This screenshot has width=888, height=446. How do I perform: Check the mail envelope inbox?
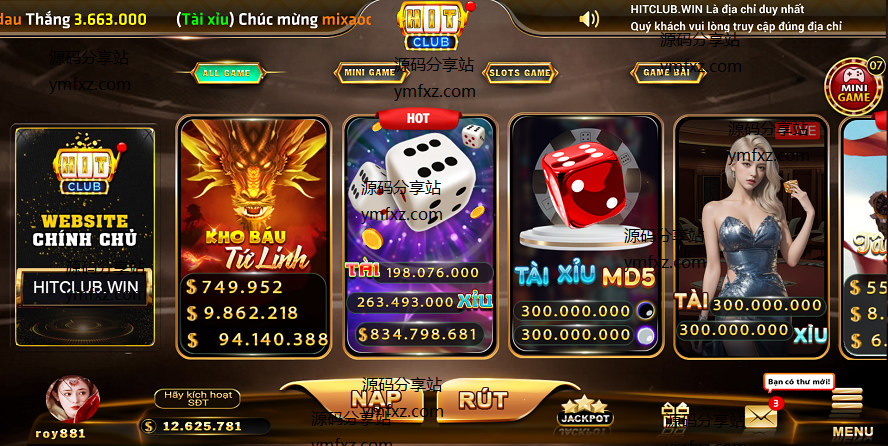tap(761, 417)
